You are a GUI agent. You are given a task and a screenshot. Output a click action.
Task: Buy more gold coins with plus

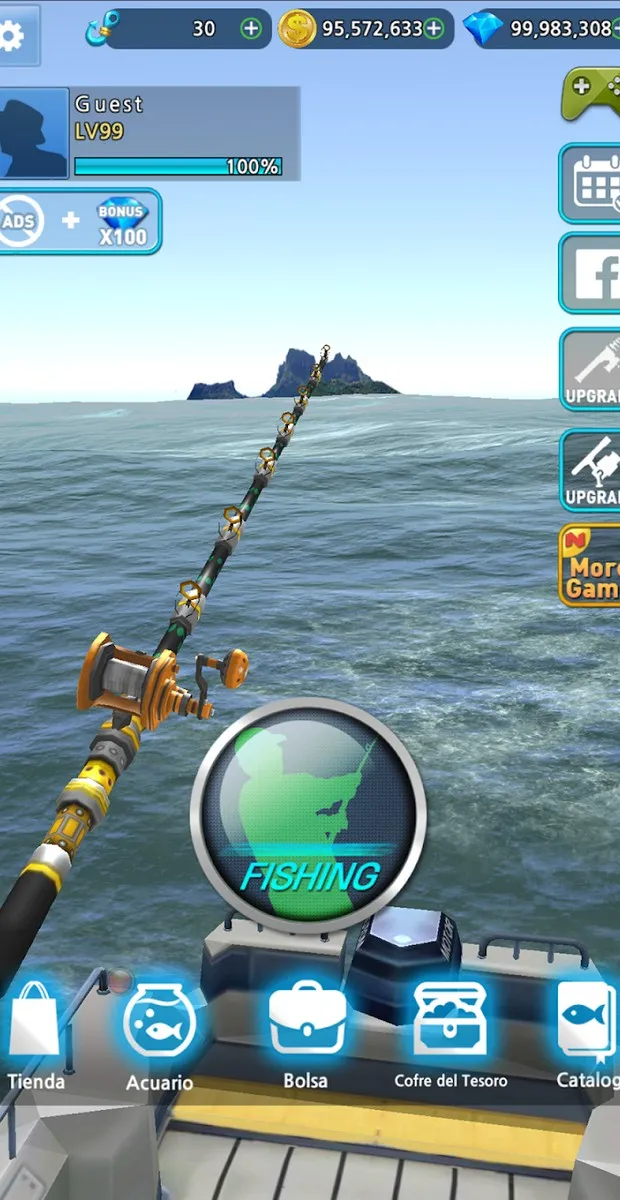click(434, 29)
